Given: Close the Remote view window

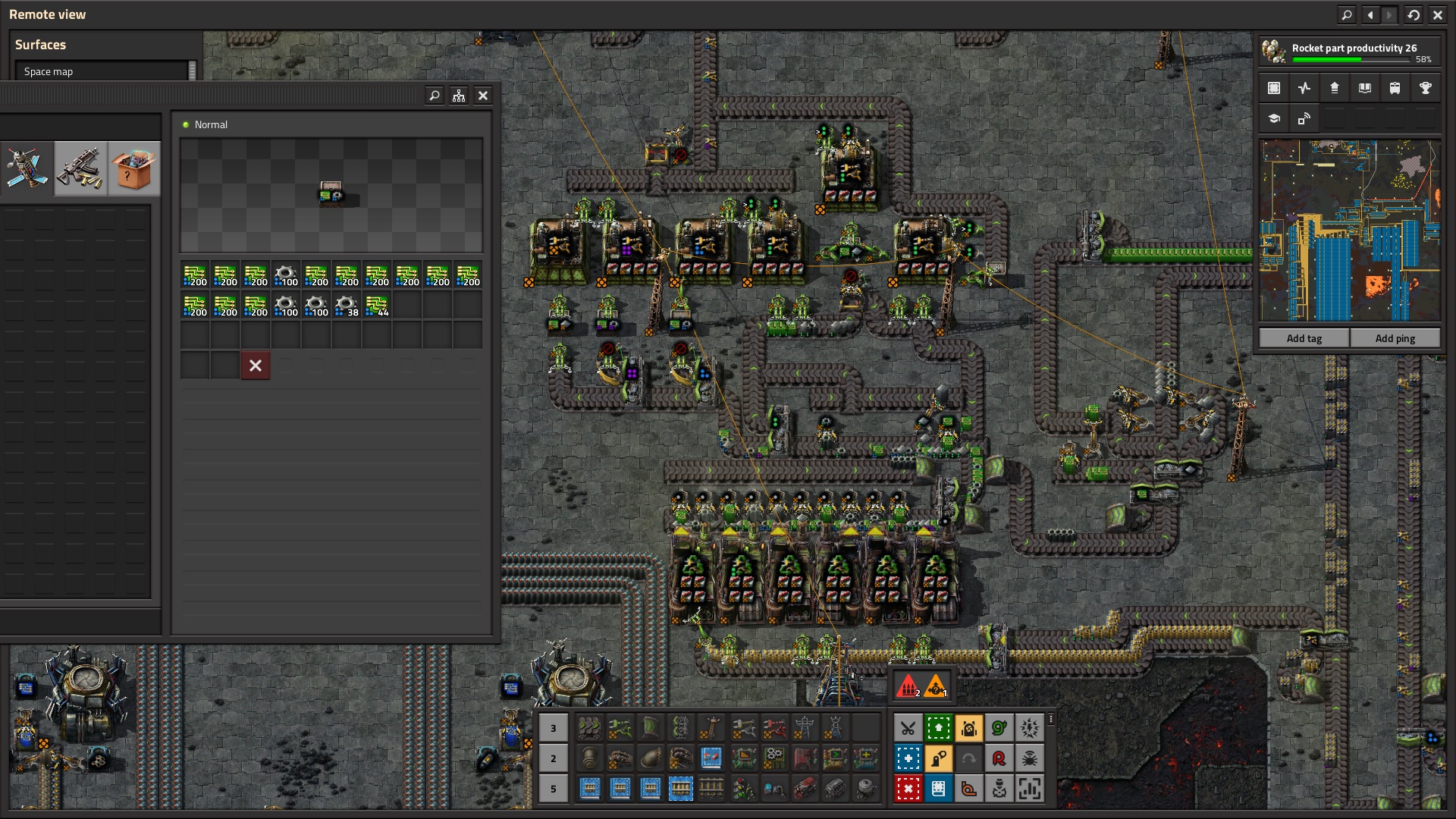Looking at the screenshot, I should click(1437, 14).
